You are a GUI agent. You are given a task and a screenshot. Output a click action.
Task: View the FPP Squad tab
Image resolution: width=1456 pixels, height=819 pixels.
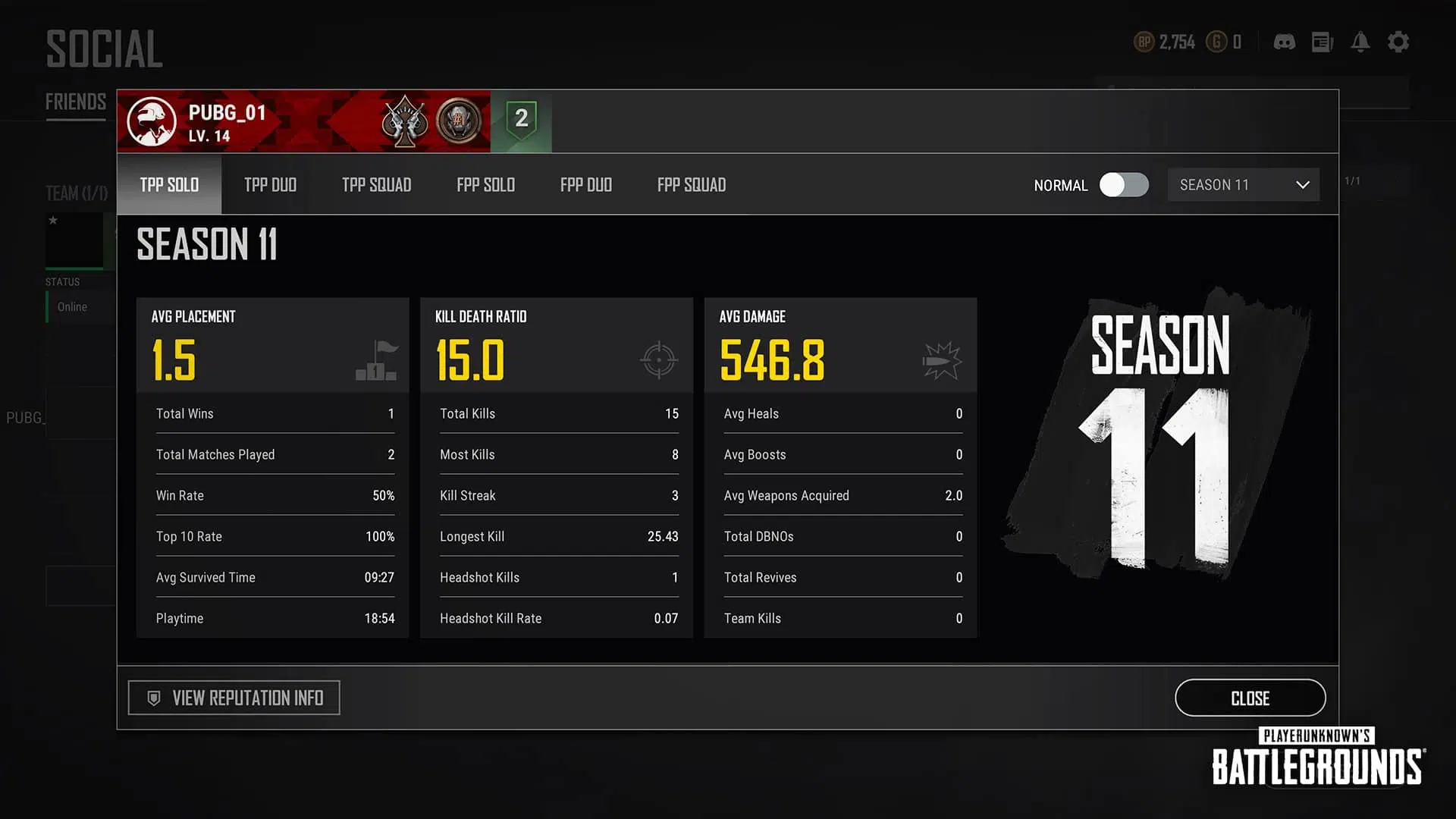tap(691, 185)
